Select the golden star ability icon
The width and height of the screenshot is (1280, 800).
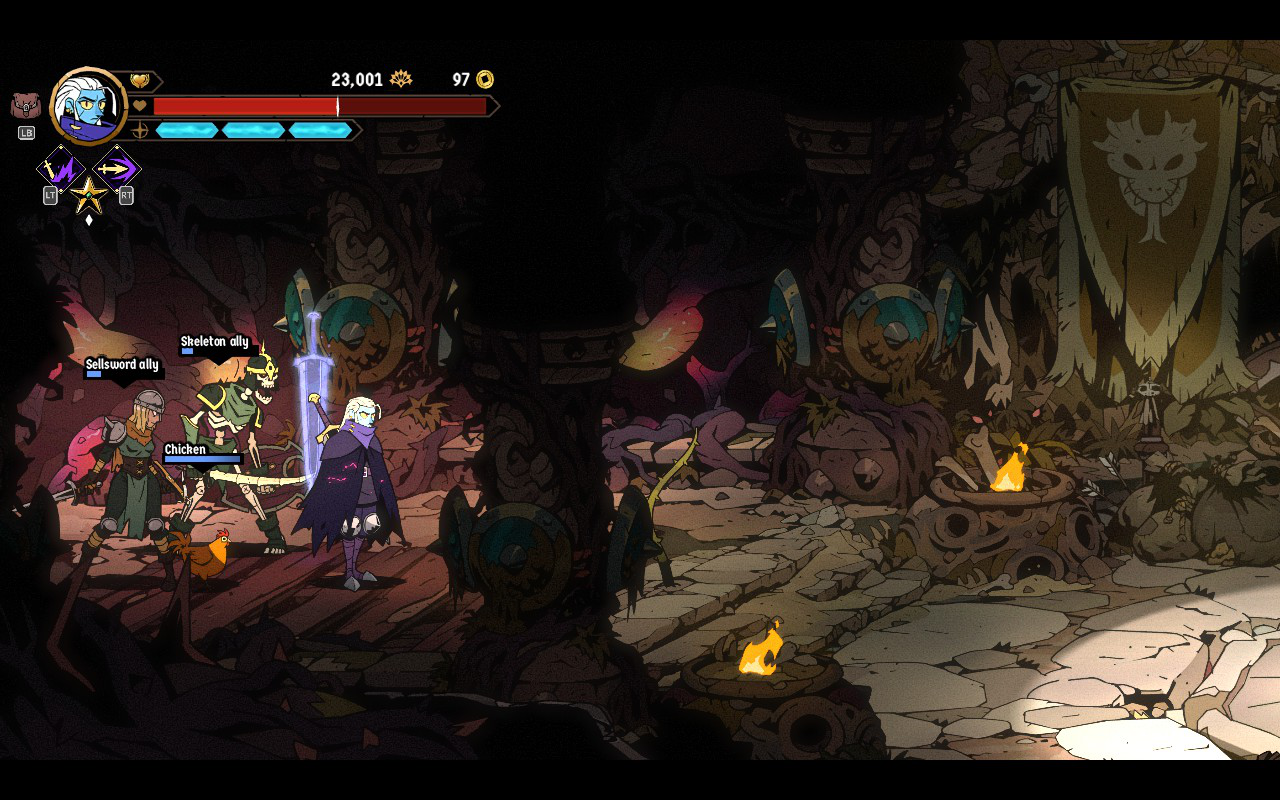click(88, 192)
